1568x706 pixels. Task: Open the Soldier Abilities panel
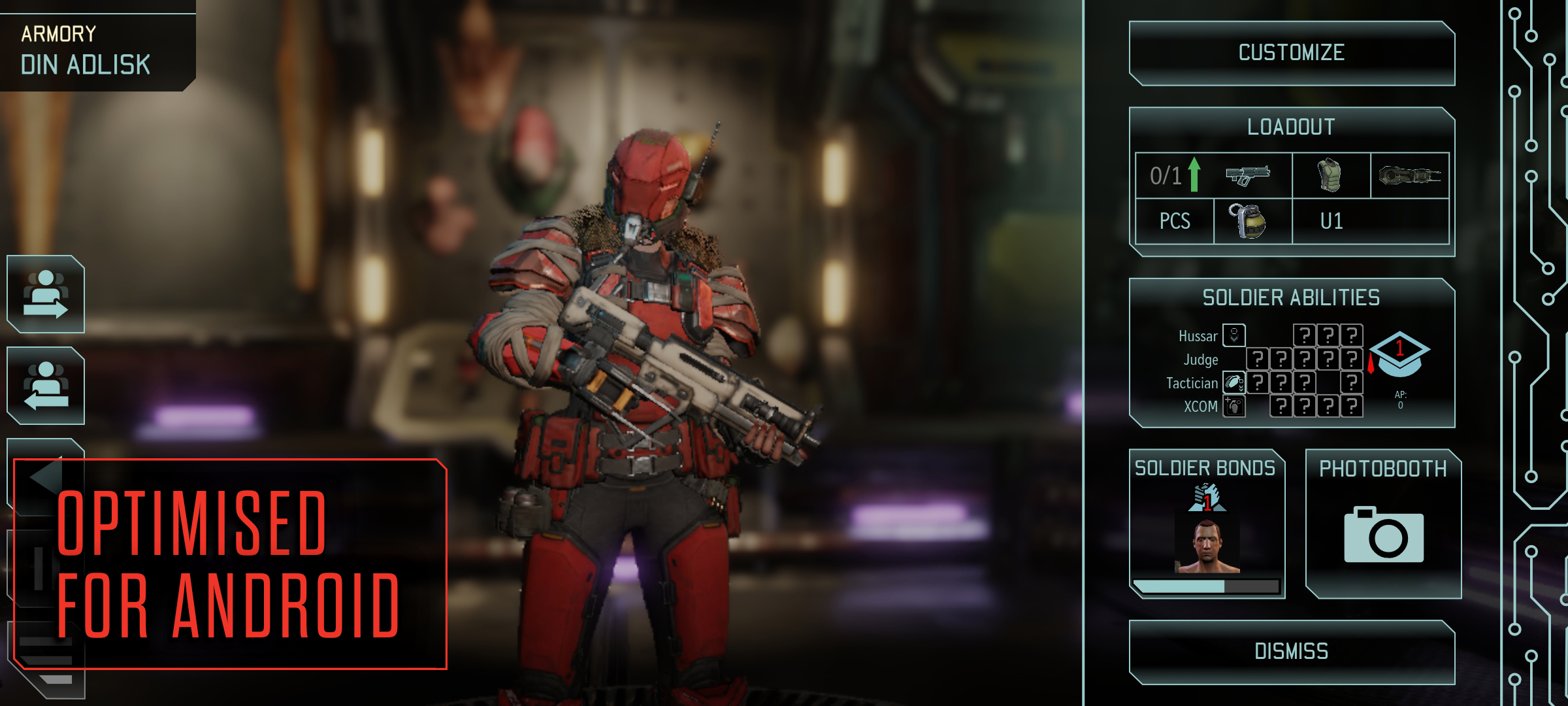pyautogui.click(x=1291, y=298)
